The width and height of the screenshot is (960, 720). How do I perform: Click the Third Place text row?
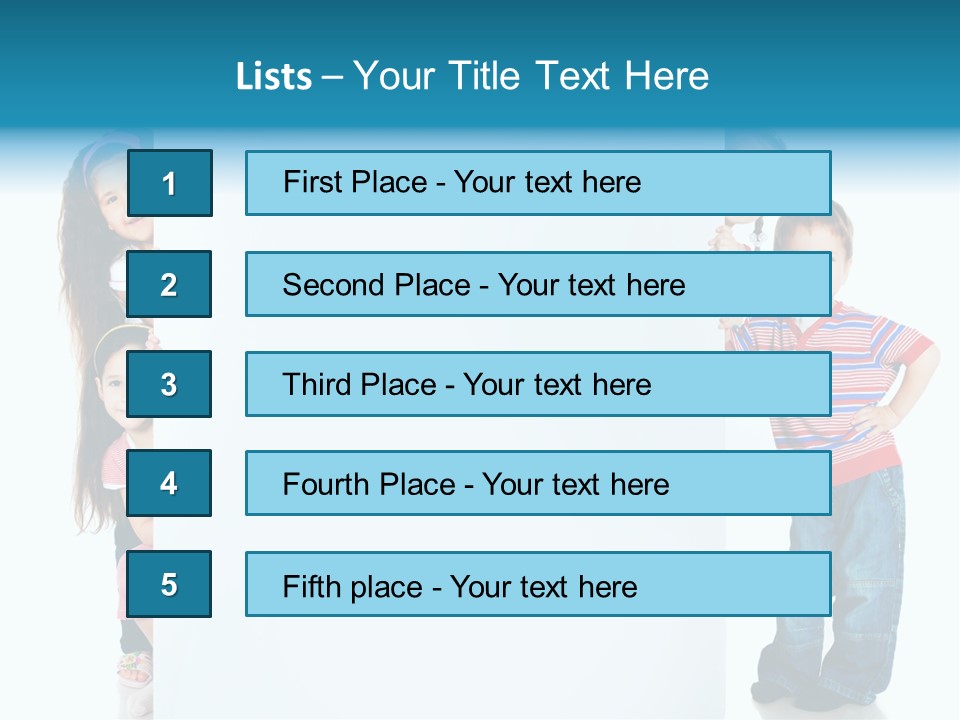(538, 384)
